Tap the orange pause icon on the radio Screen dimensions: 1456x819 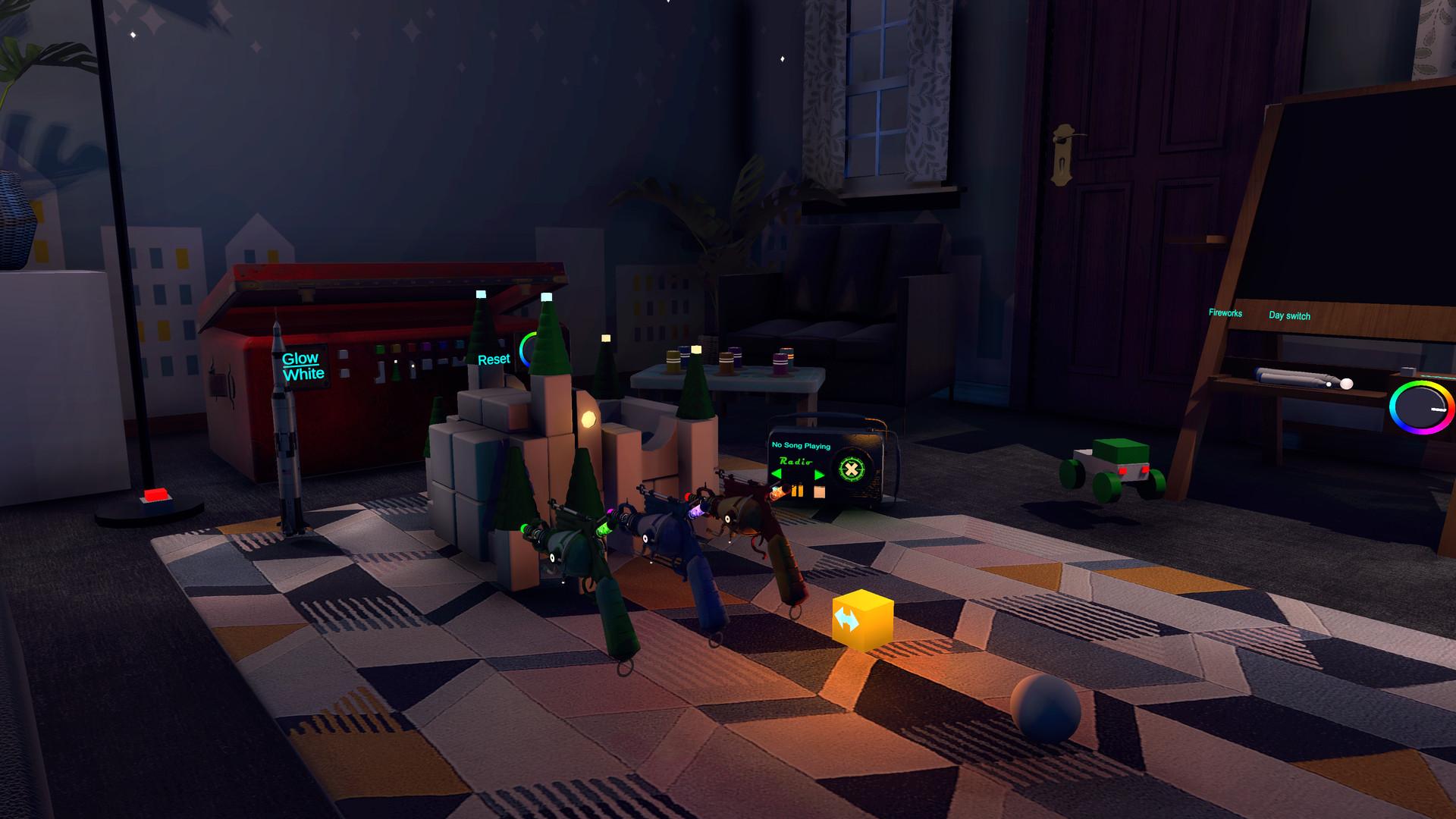pyautogui.click(x=798, y=489)
